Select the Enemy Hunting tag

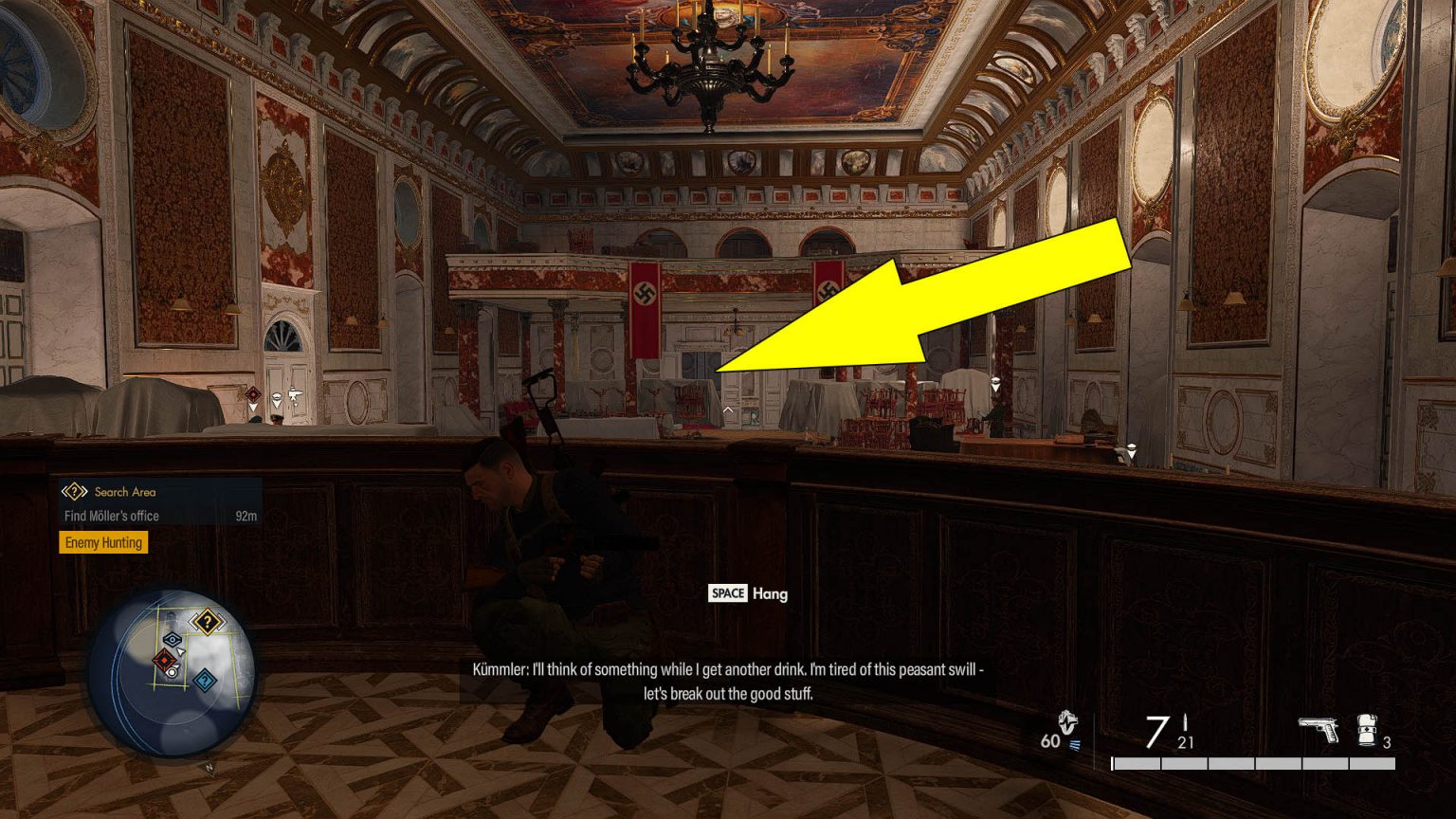point(103,542)
